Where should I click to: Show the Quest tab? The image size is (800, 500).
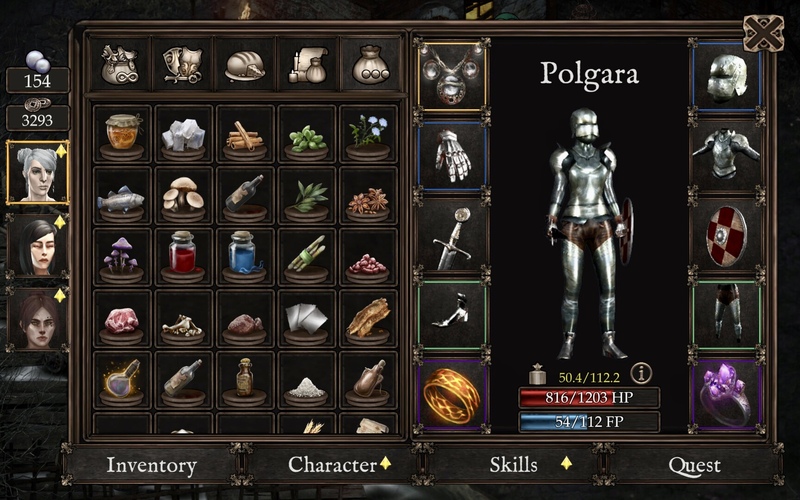pyautogui.click(x=694, y=466)
